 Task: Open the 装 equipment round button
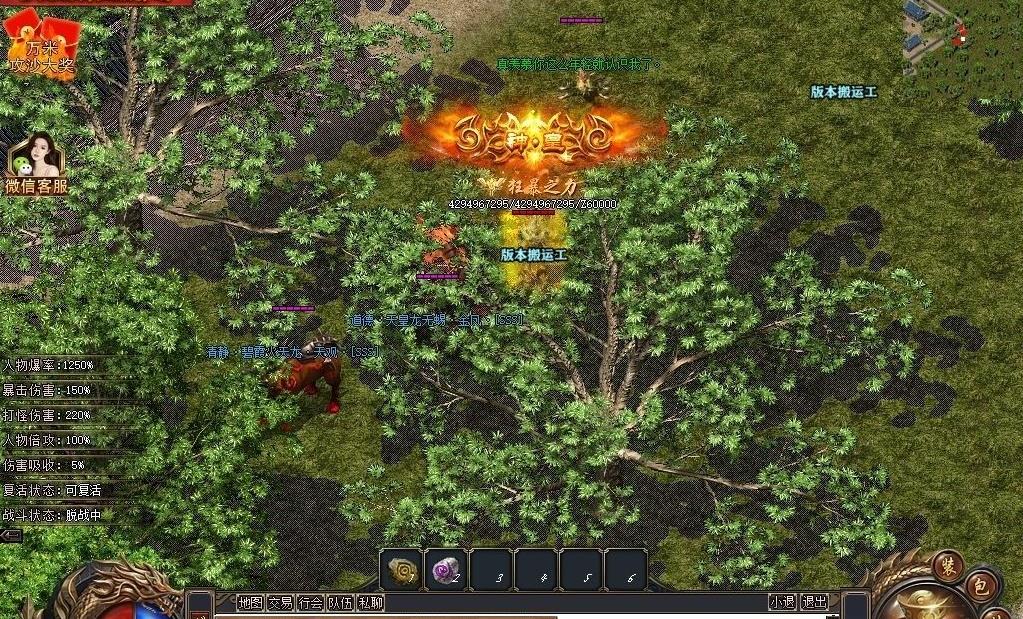tap(947, 566)
